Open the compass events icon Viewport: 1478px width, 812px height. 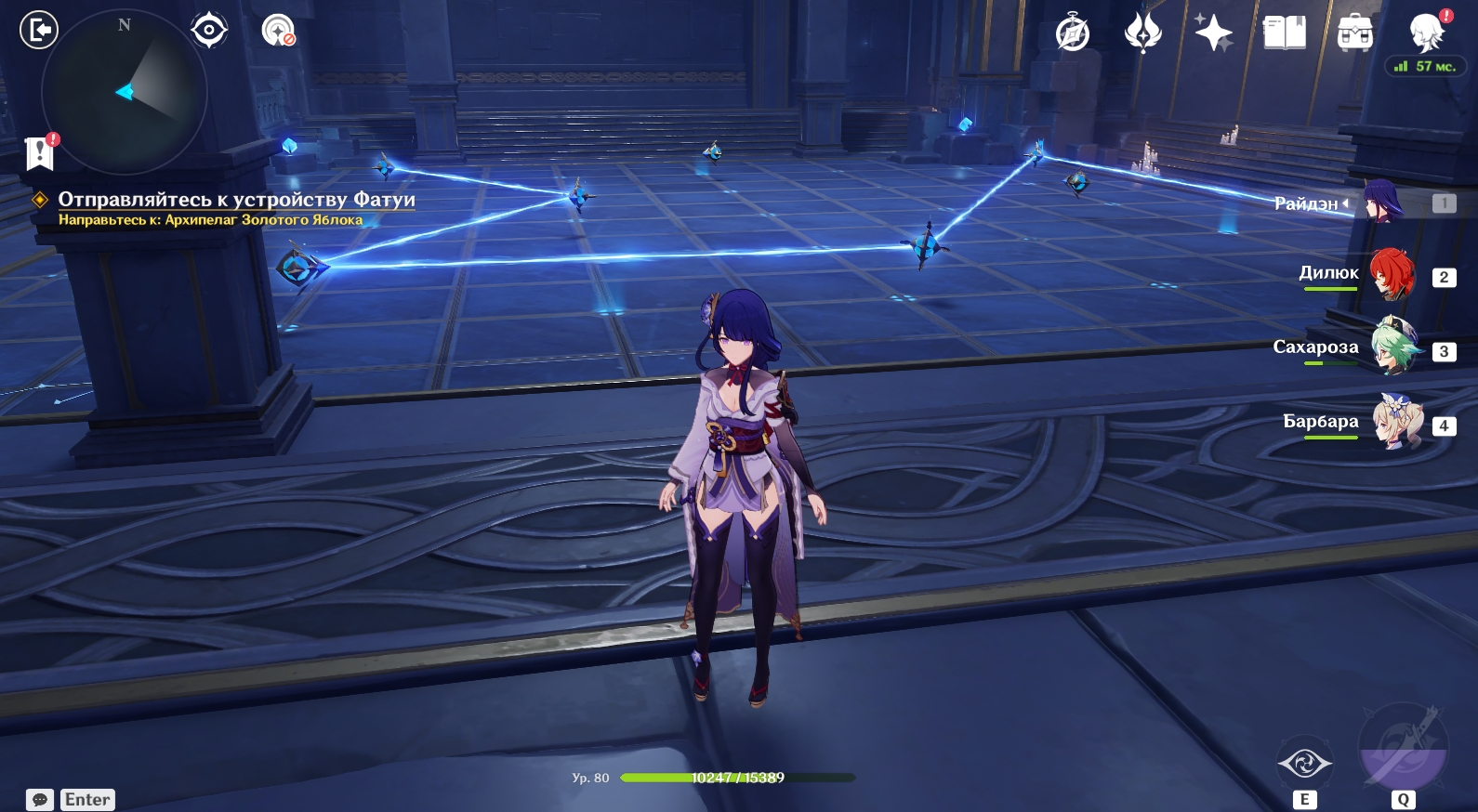pyautogui.click(x=1073, y=33)
